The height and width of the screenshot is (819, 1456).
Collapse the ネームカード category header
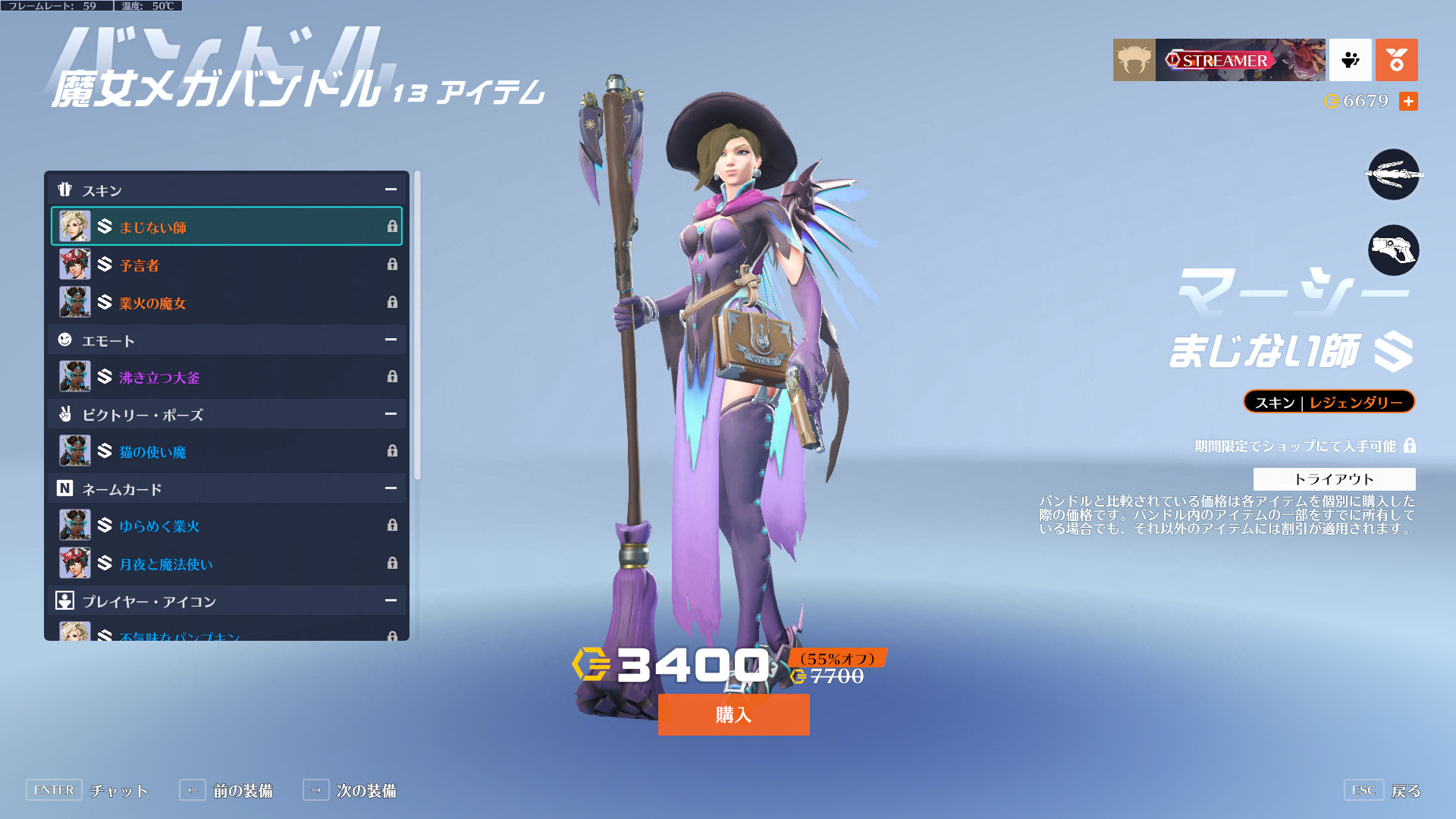(391, 488)
